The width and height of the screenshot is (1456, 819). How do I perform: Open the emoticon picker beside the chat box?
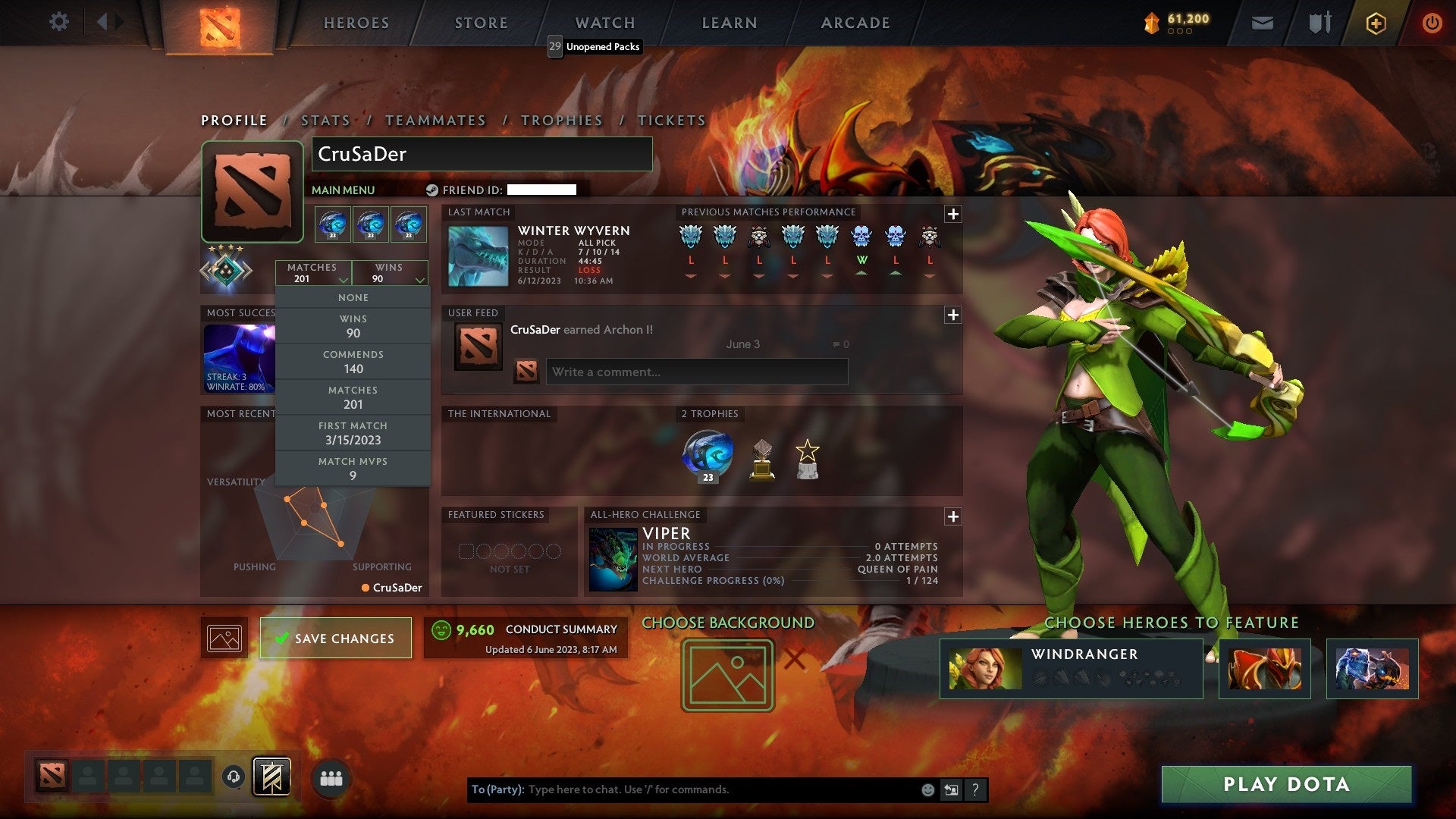927,789
